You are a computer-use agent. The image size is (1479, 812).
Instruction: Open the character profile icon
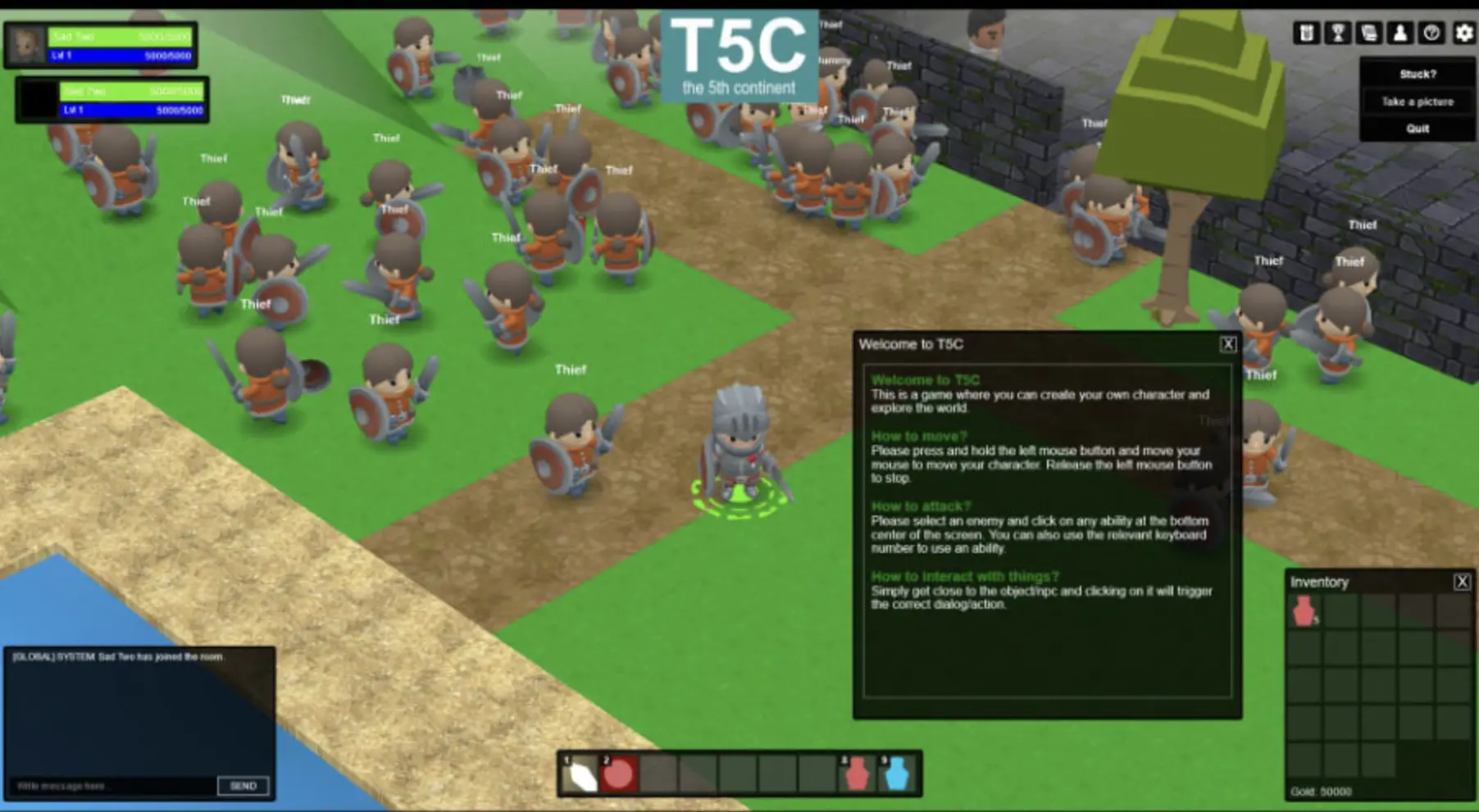1401,33
